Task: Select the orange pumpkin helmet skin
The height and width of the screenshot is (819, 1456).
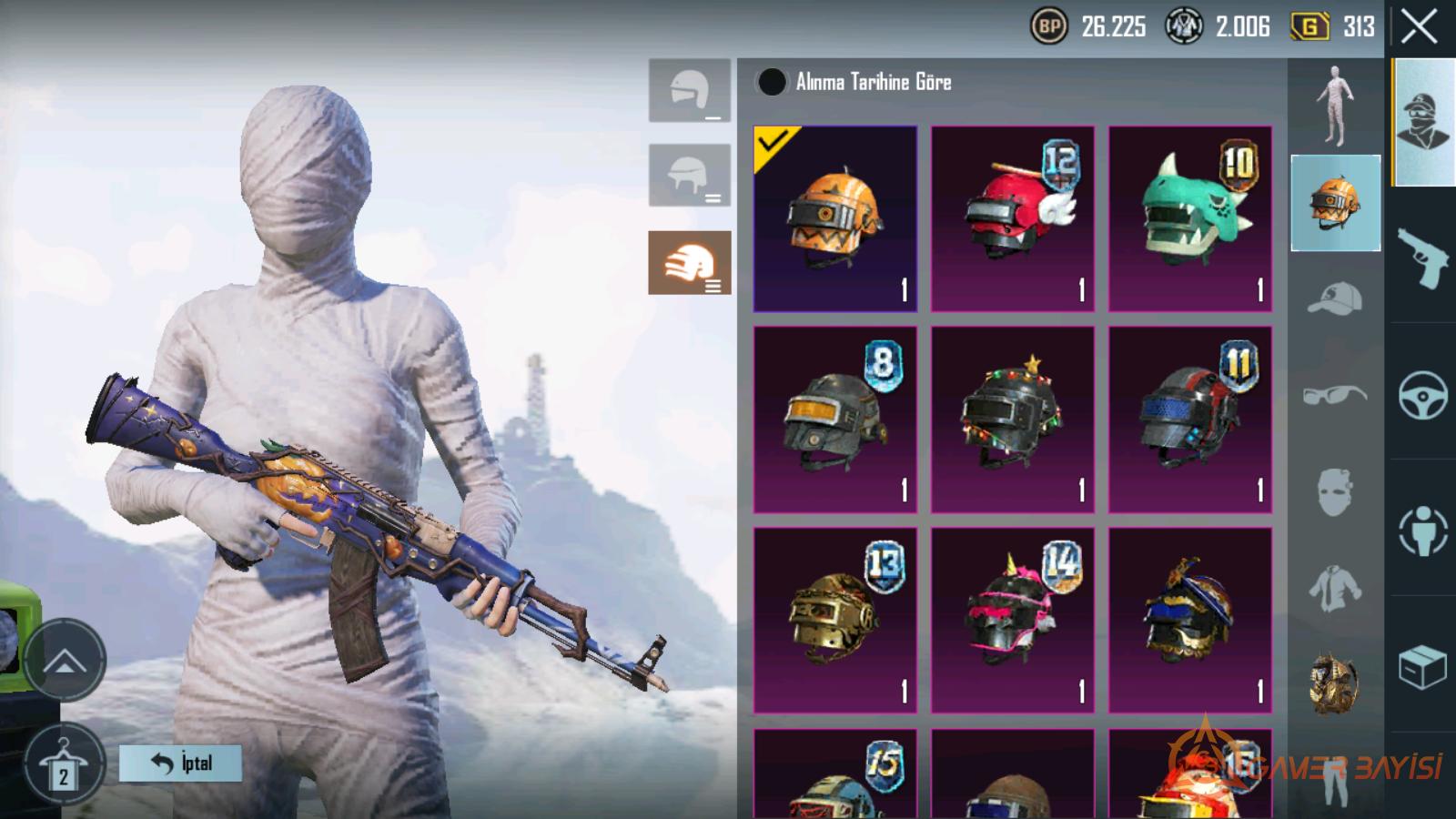Action: click(x=834, y=219)
